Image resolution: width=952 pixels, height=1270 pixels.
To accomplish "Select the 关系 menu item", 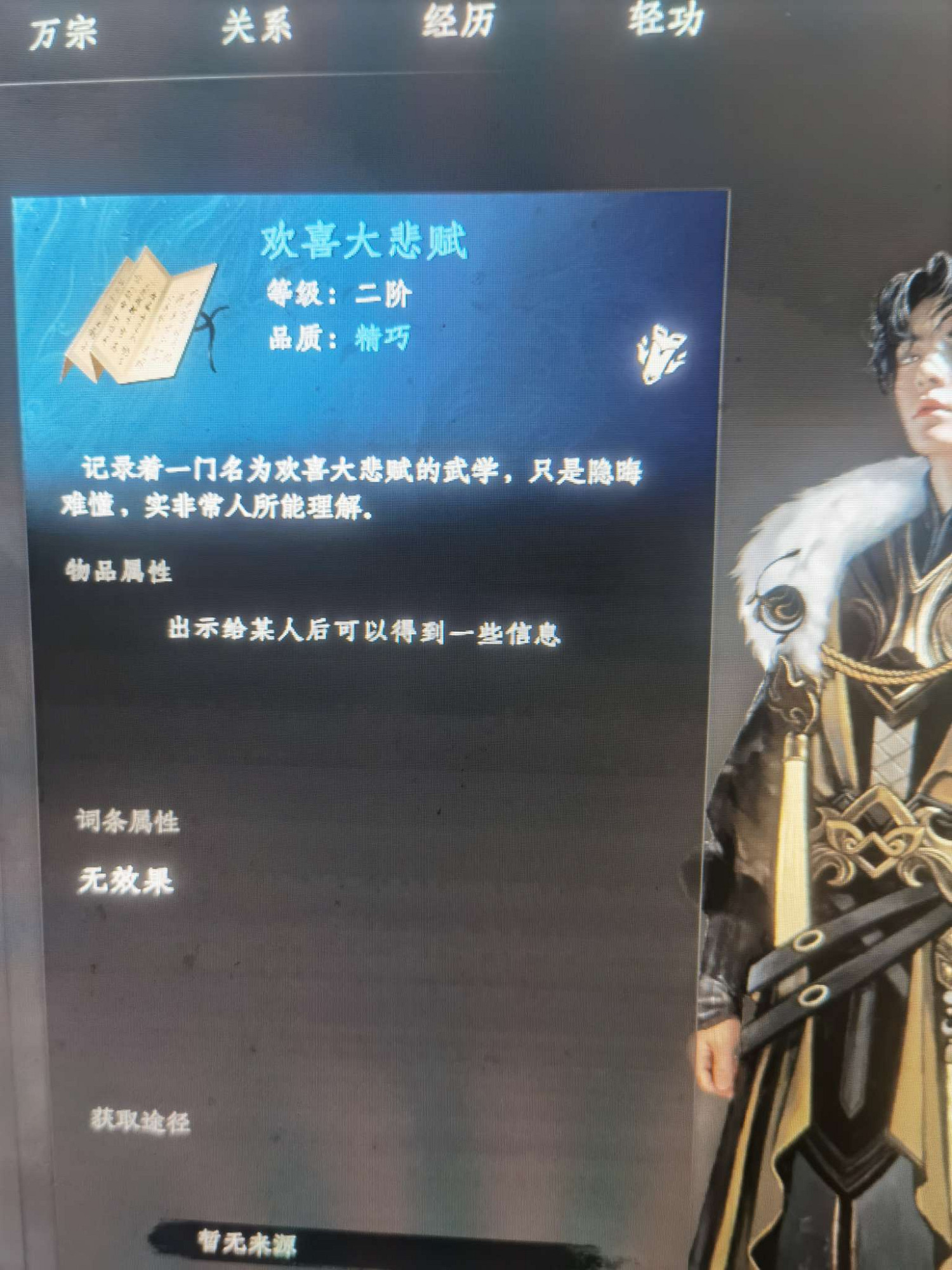I will point(257,25).
